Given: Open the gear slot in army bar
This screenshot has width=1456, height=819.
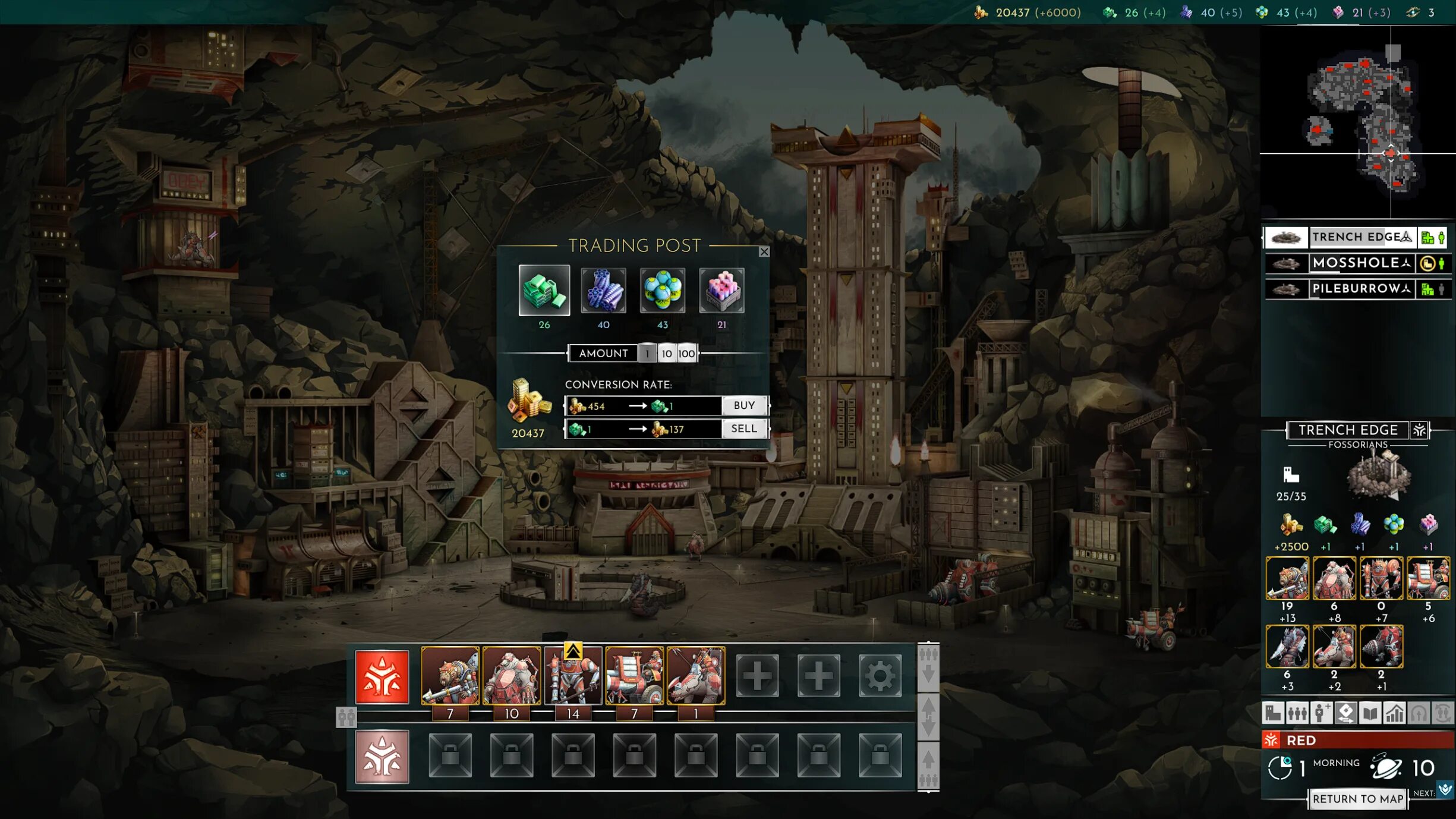Looking at the screenshot, I should (880, 676).
